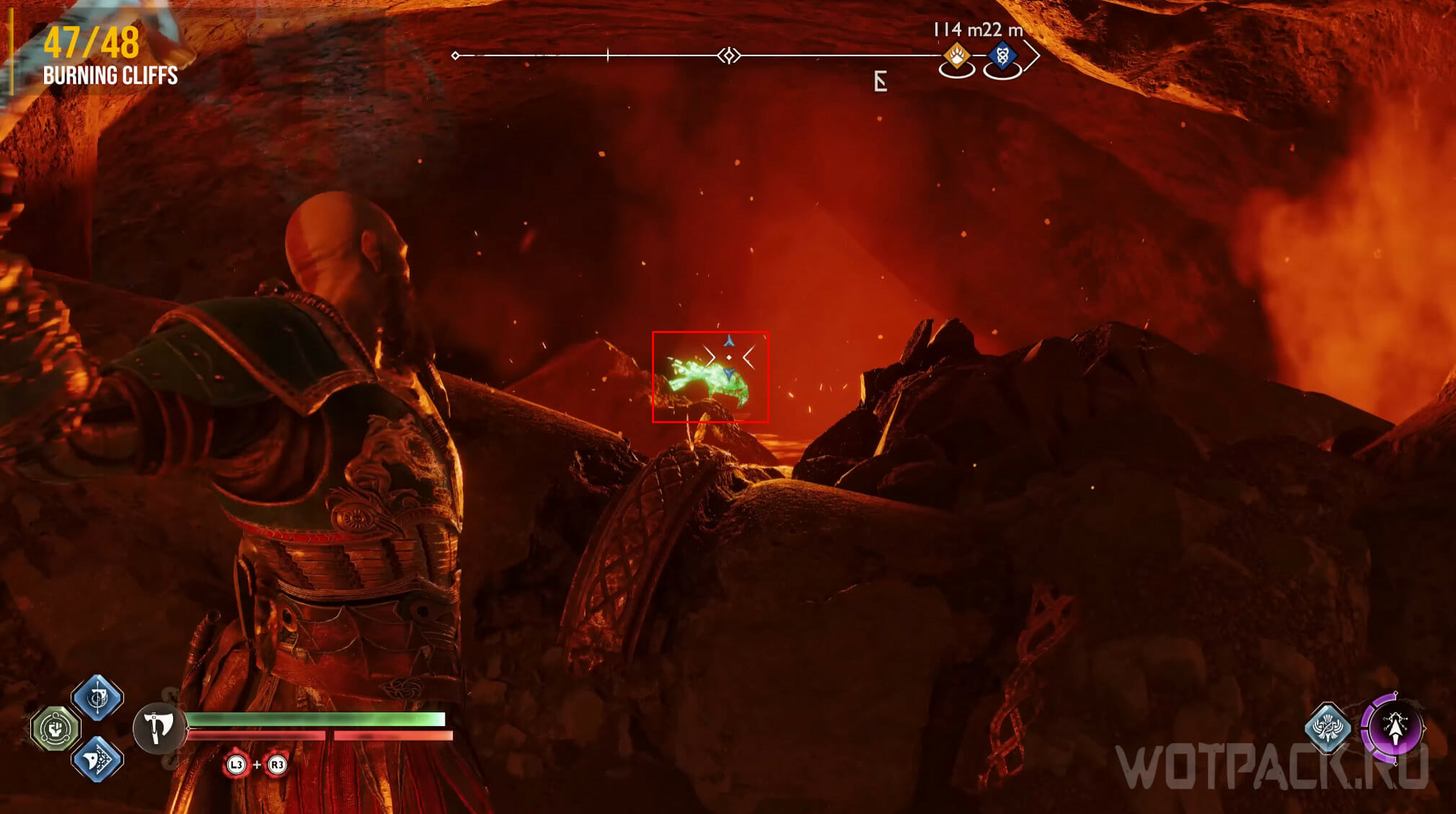1456x814 pixels.
Task: Click the blue knot-pattern compass marker
Action: pyautogui.click(x=1002, y=56)
